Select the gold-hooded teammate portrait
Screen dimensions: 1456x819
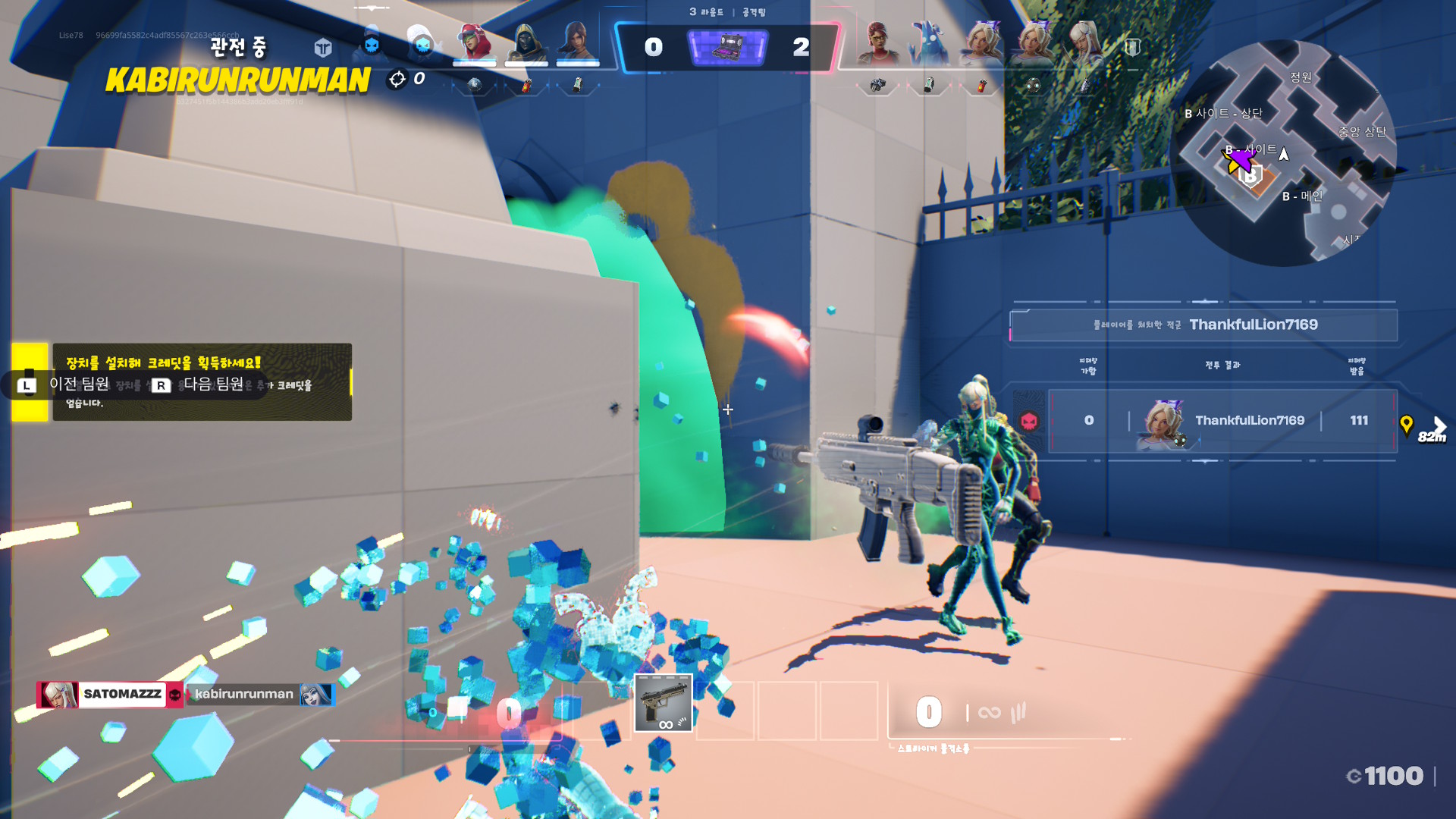526,42
